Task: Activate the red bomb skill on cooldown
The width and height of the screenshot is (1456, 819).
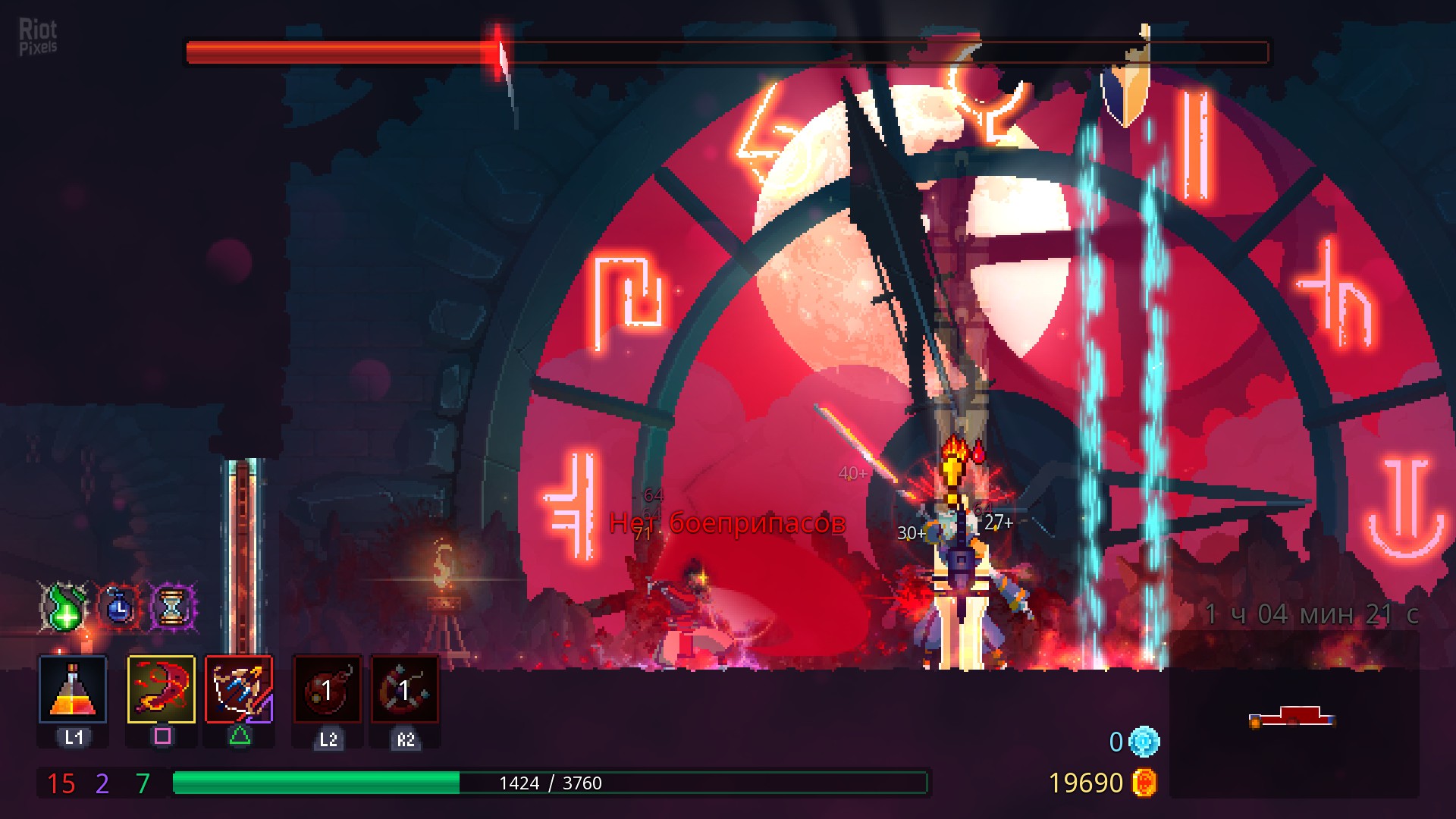Action: click(328, 689)
